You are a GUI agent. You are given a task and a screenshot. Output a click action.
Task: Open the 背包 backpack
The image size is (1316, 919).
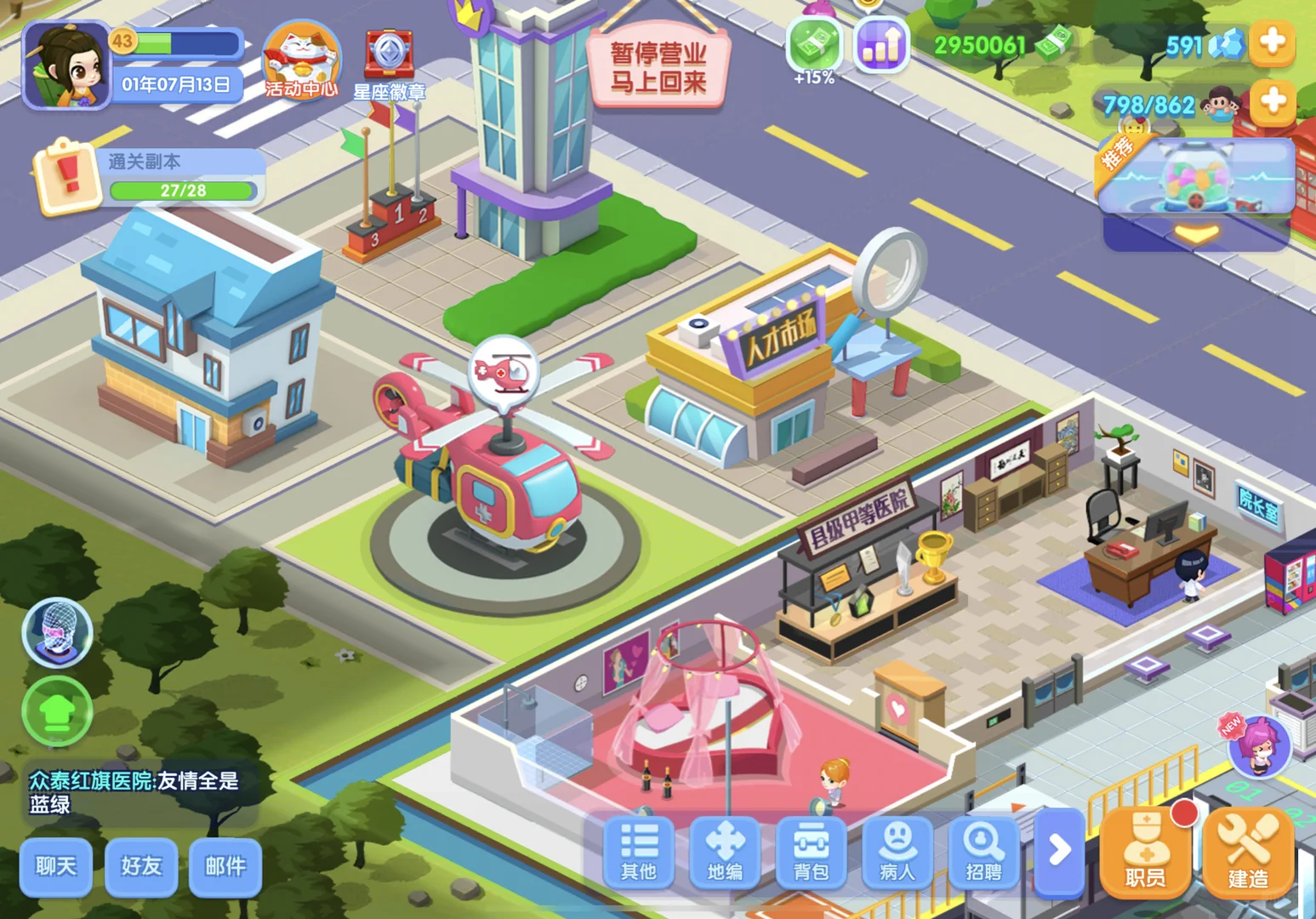[x=811, y=851]
